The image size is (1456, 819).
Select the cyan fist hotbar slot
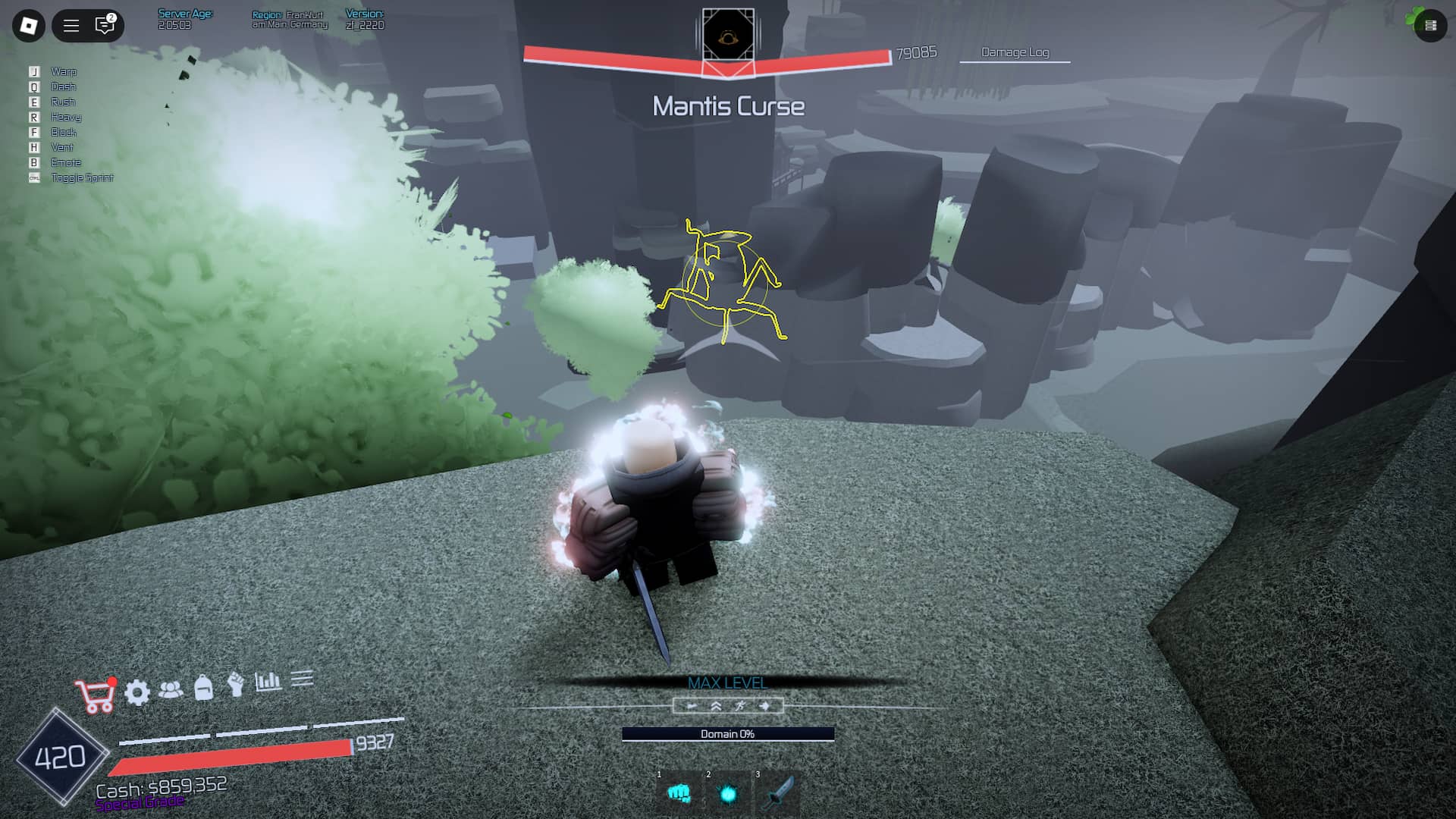pyautogui.click(x=679, y=794)
